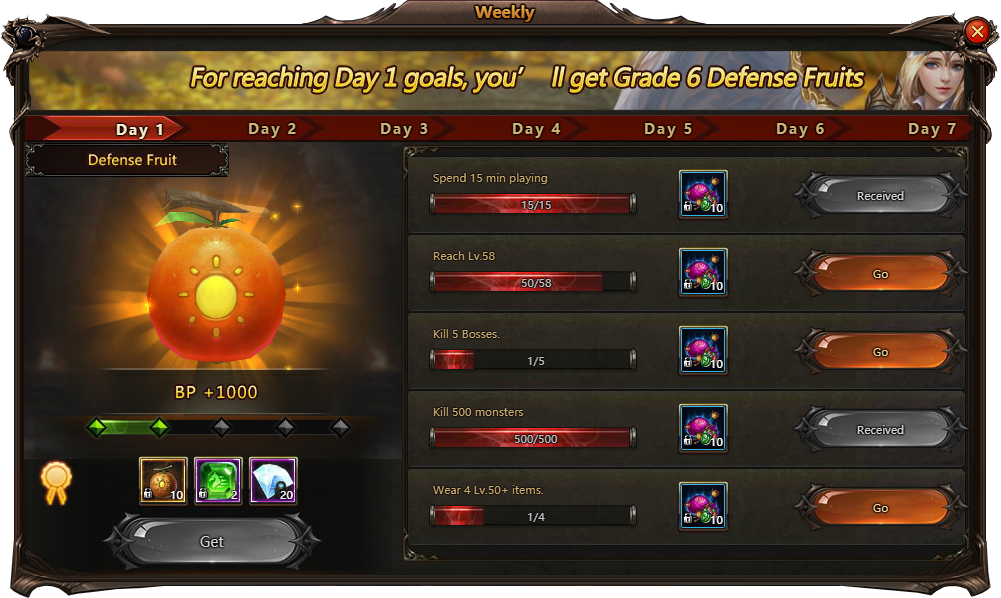Click Go for Wear 4 Lv.50+ items
The image size is (1001, 598).
880,508
